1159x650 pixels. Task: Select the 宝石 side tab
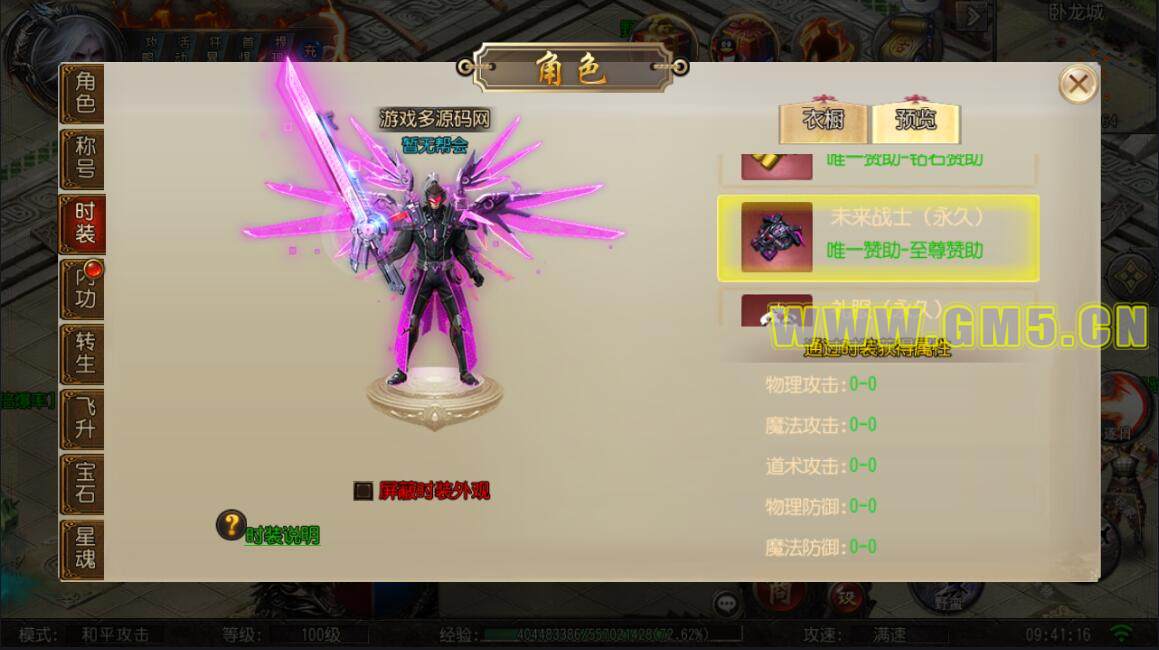pyautogui.click(x=84, y=484)
